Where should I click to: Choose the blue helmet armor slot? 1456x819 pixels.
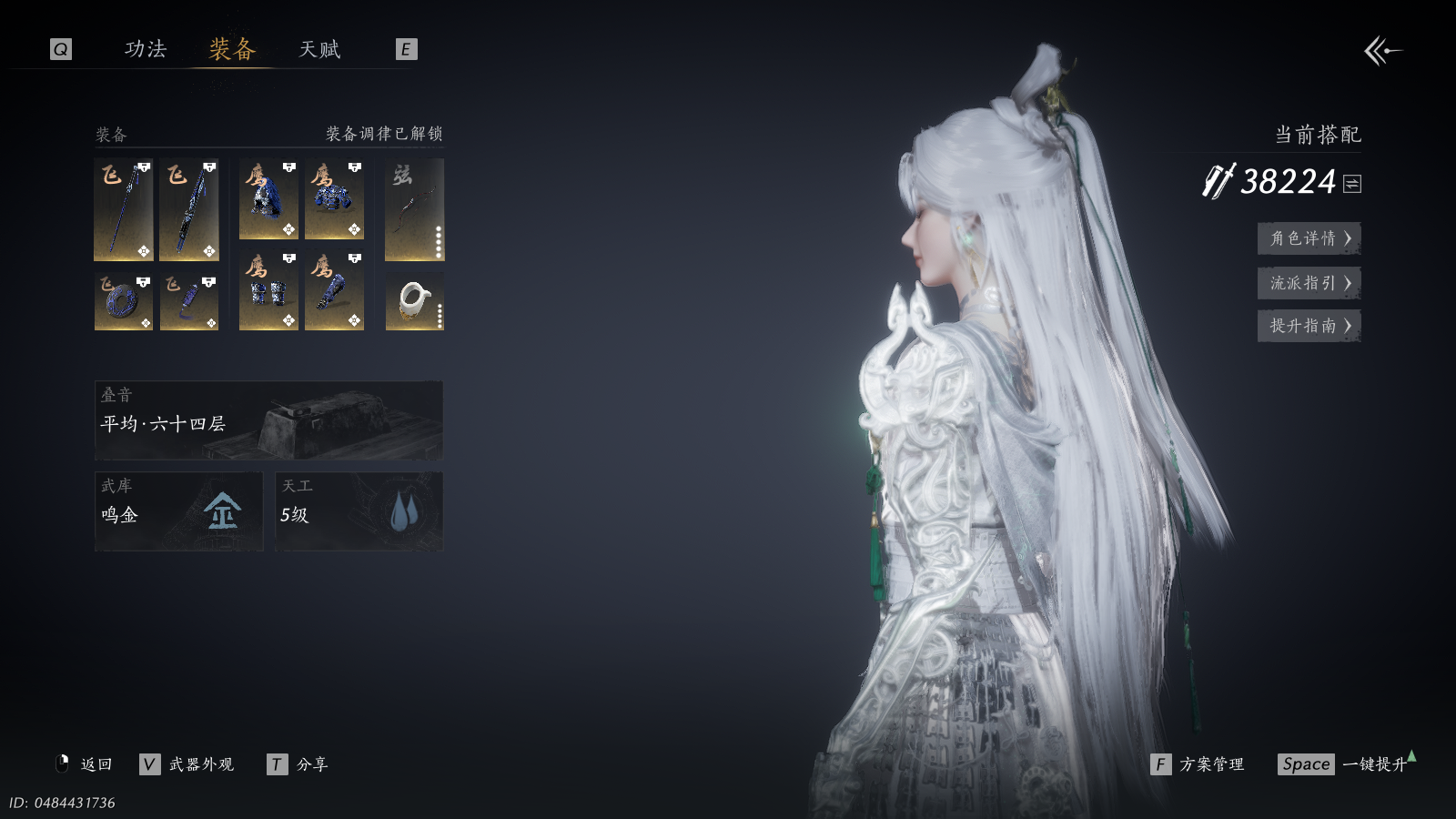(x=268, y=200)
